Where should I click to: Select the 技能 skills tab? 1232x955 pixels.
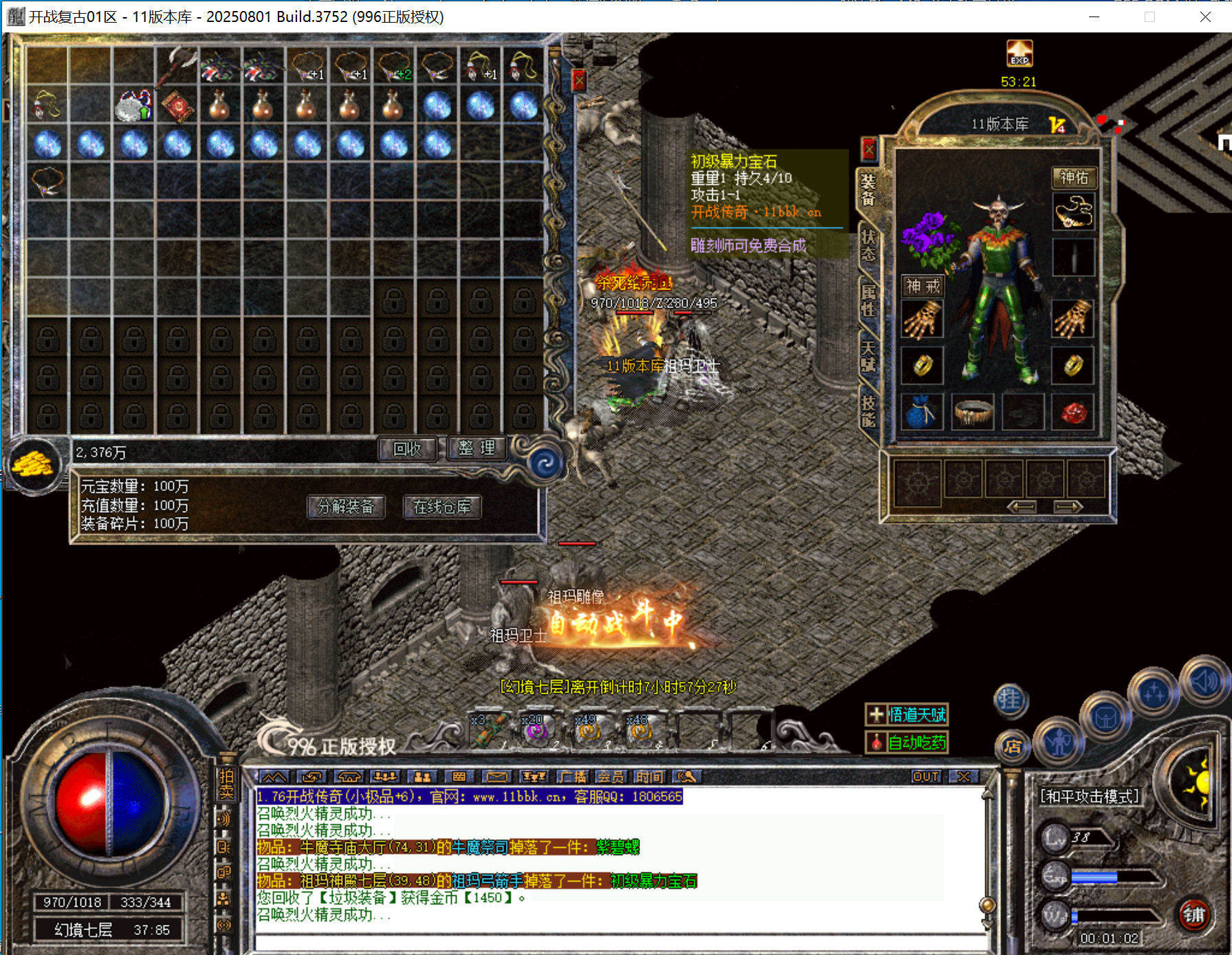(x=868, y=411)
